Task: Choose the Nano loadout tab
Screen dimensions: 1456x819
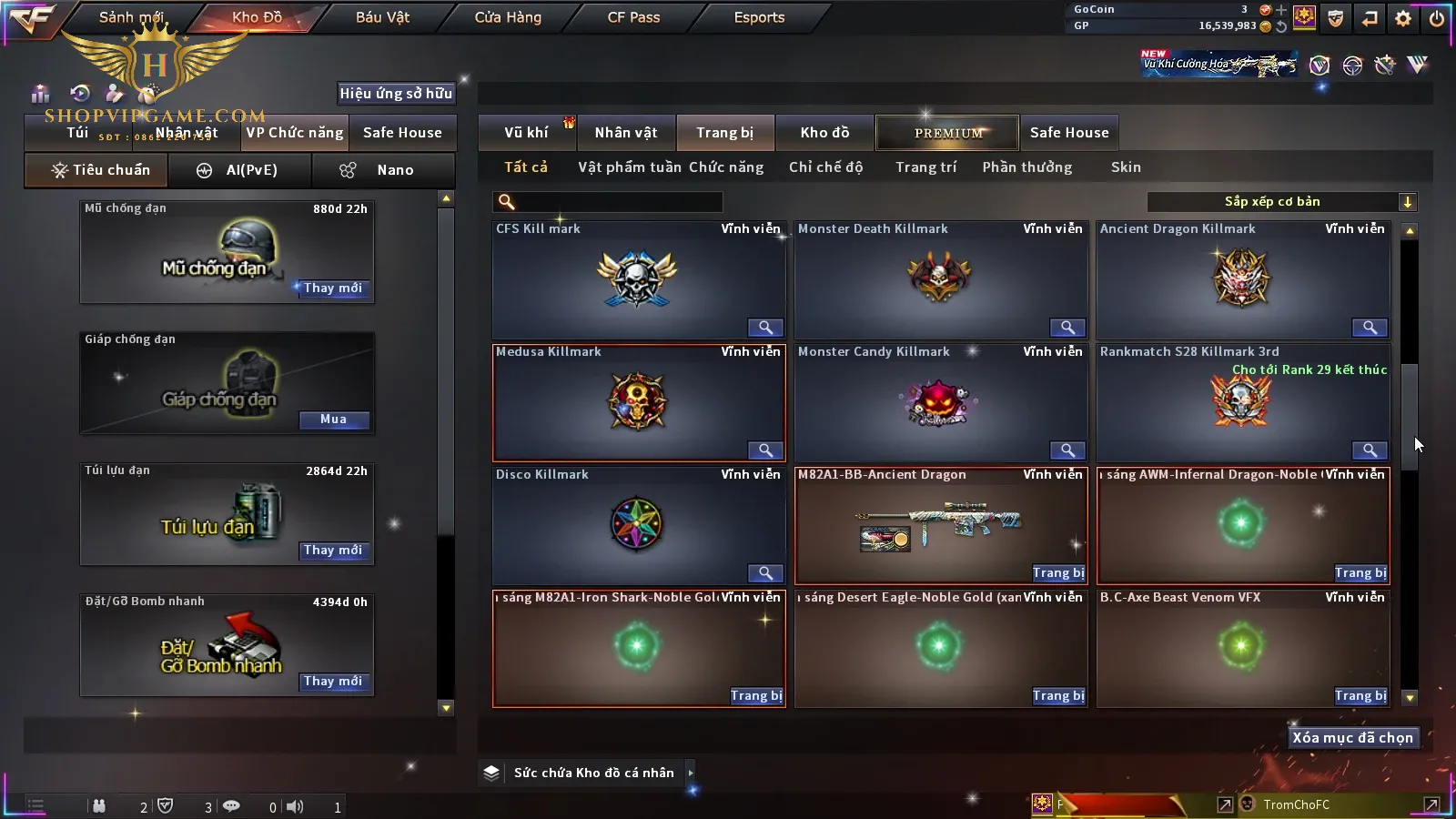Action: click(383, 170)
